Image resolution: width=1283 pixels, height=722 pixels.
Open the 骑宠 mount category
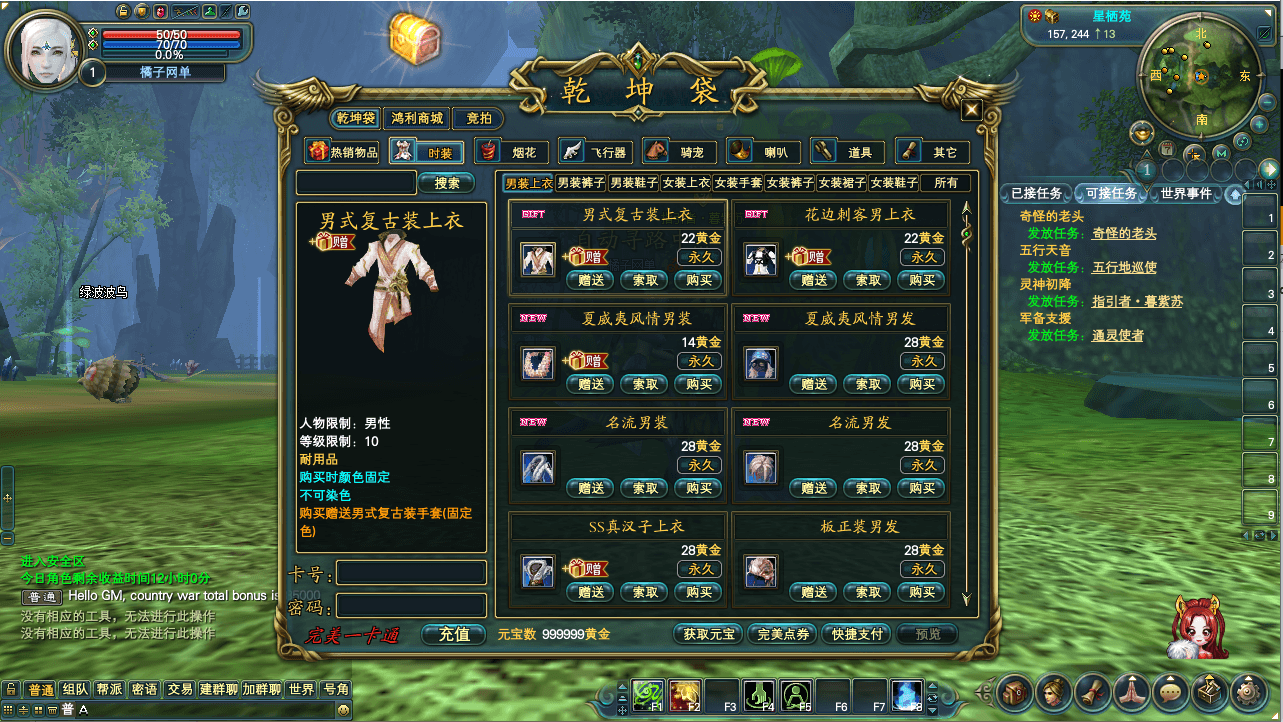(680, 152)
